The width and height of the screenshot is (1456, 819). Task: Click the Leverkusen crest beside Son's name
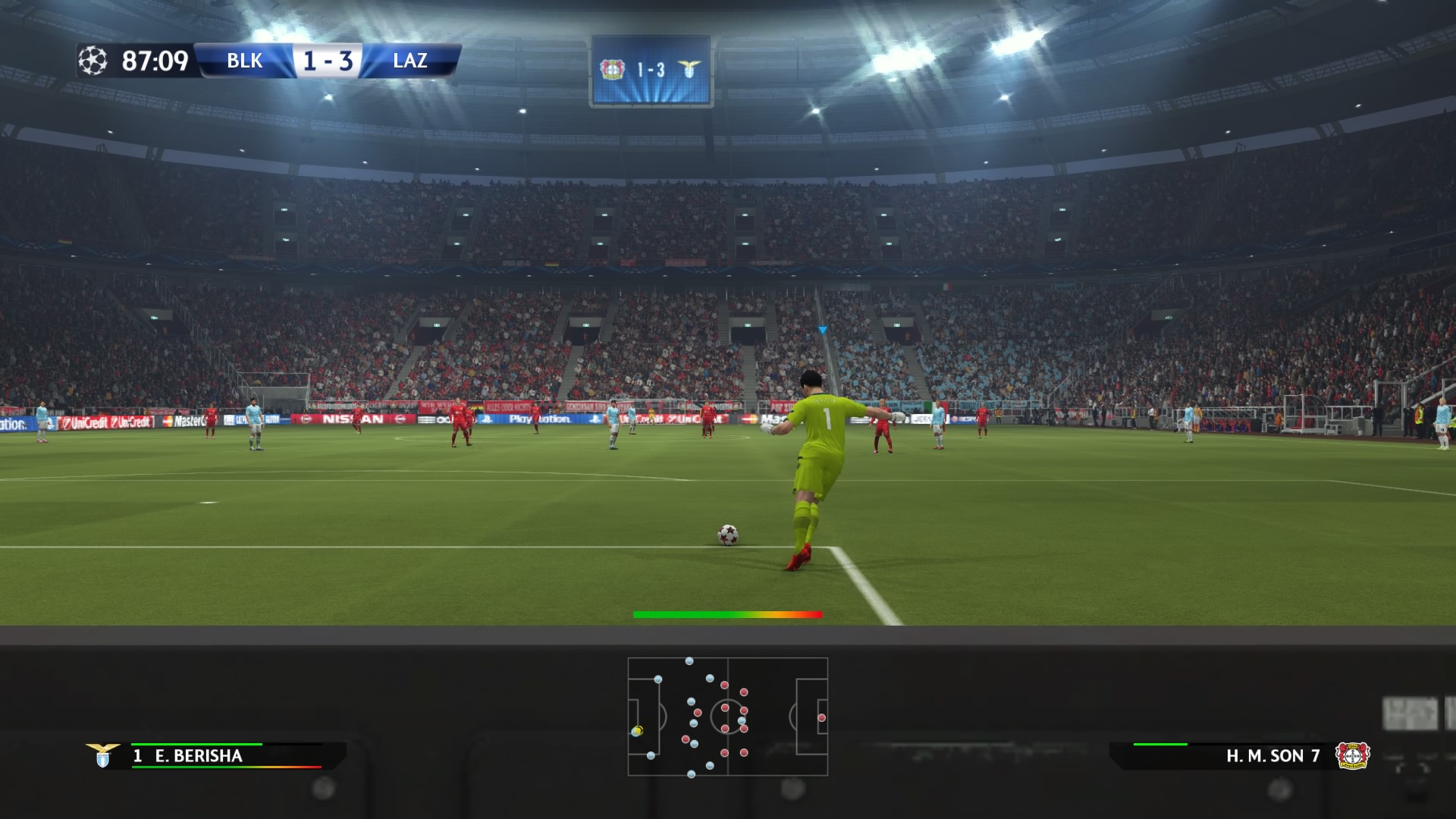coord(1351,755)
